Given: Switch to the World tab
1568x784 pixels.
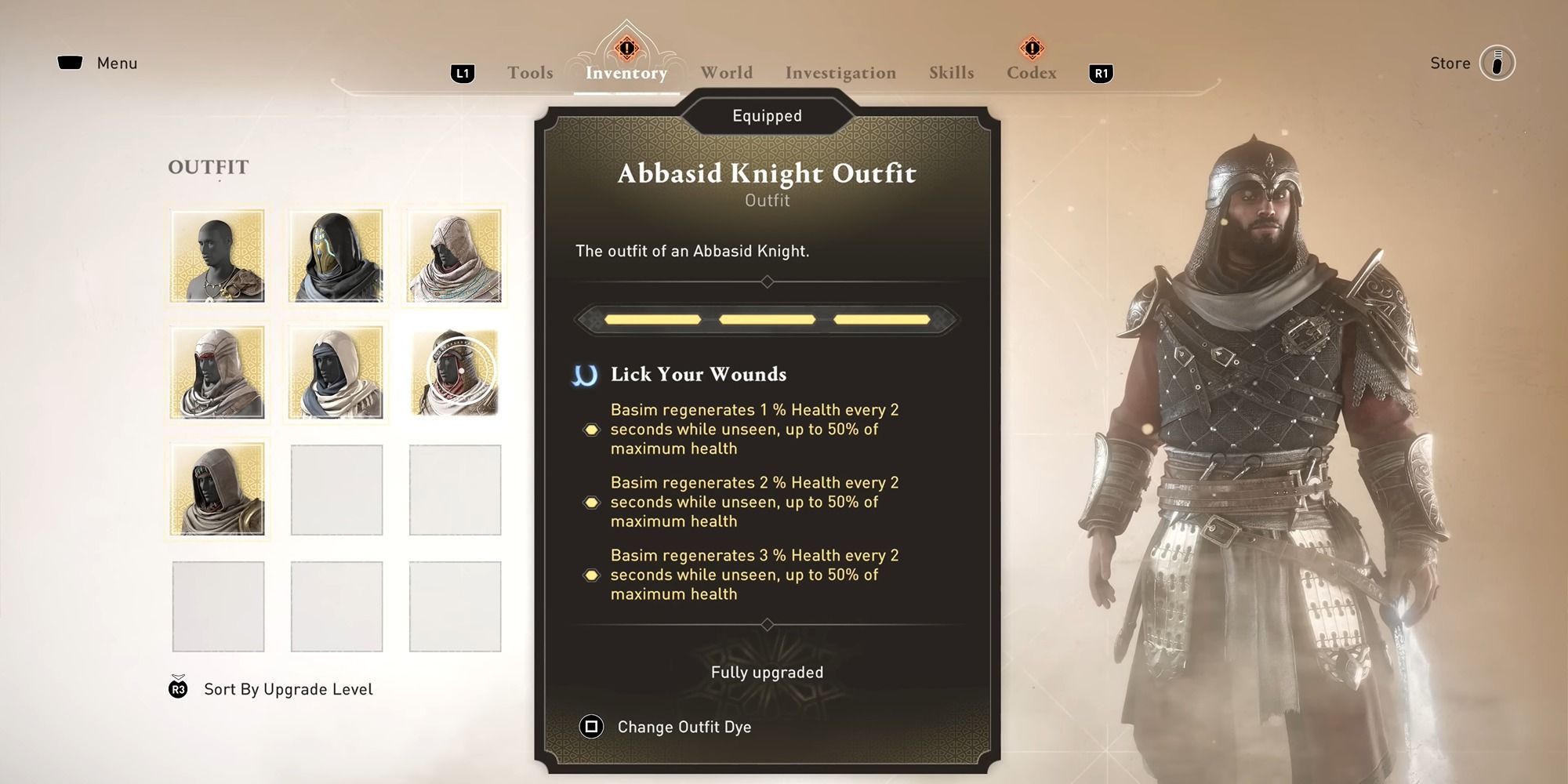Looking at the screenshot, I should click(725, 72).
